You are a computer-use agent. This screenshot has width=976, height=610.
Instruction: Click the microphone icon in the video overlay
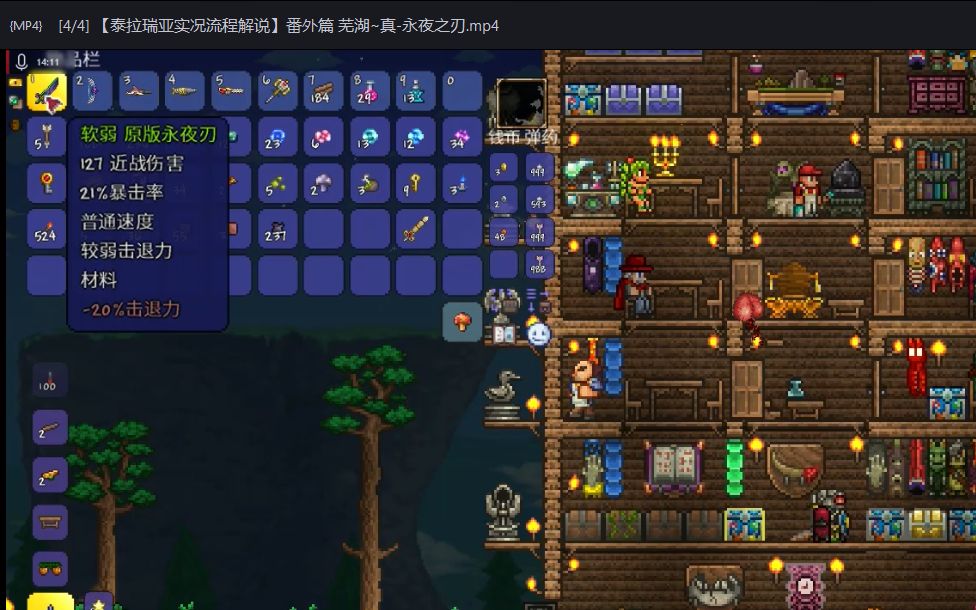pyautogui.click(x=21, y=63)
